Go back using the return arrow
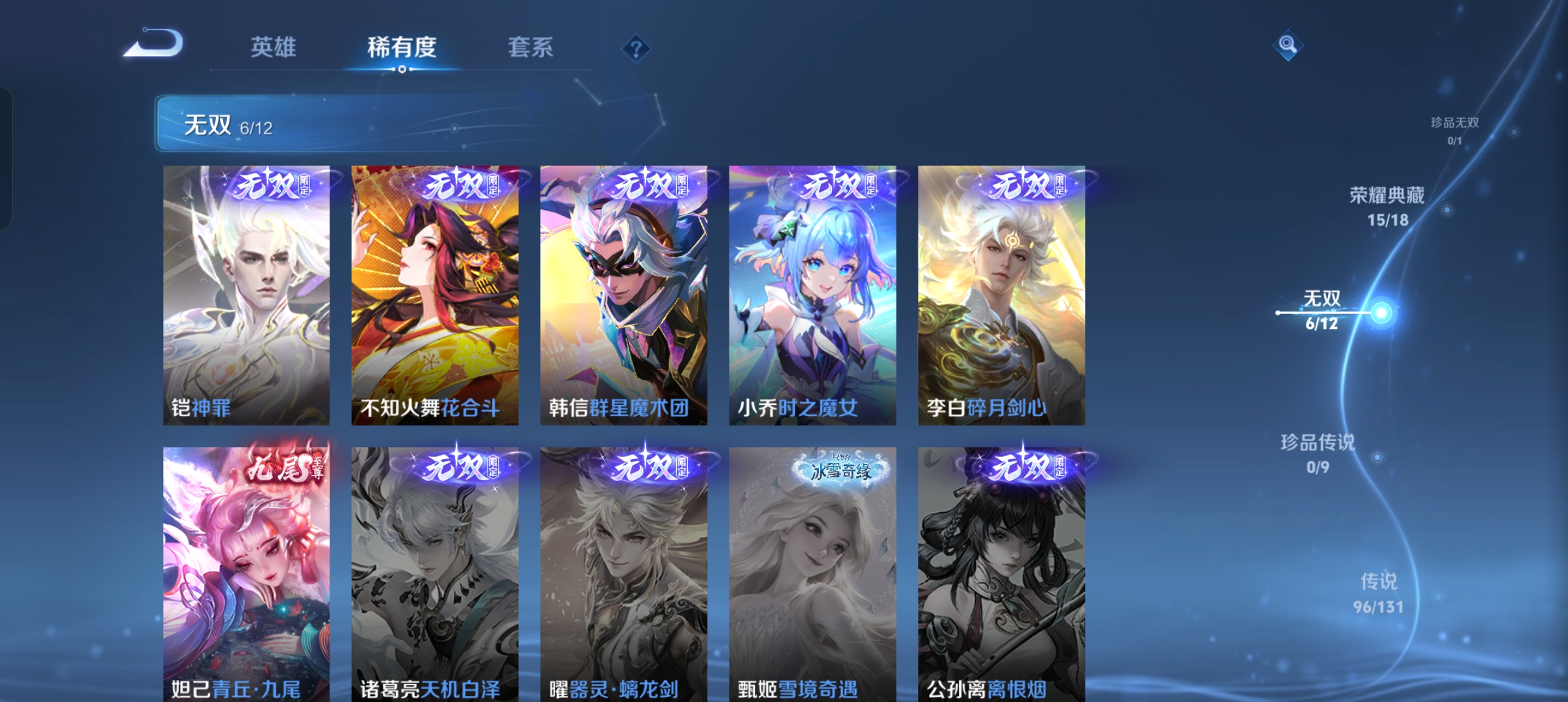1568x702 pixels. tap(155, 44)
